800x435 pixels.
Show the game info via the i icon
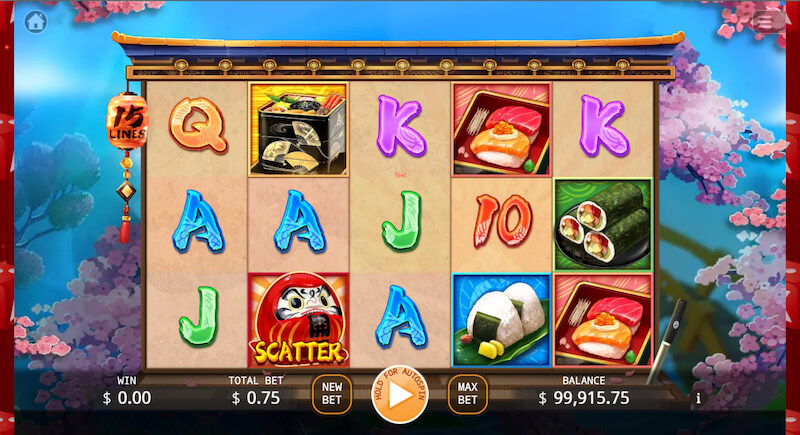[x=698, y=398]
